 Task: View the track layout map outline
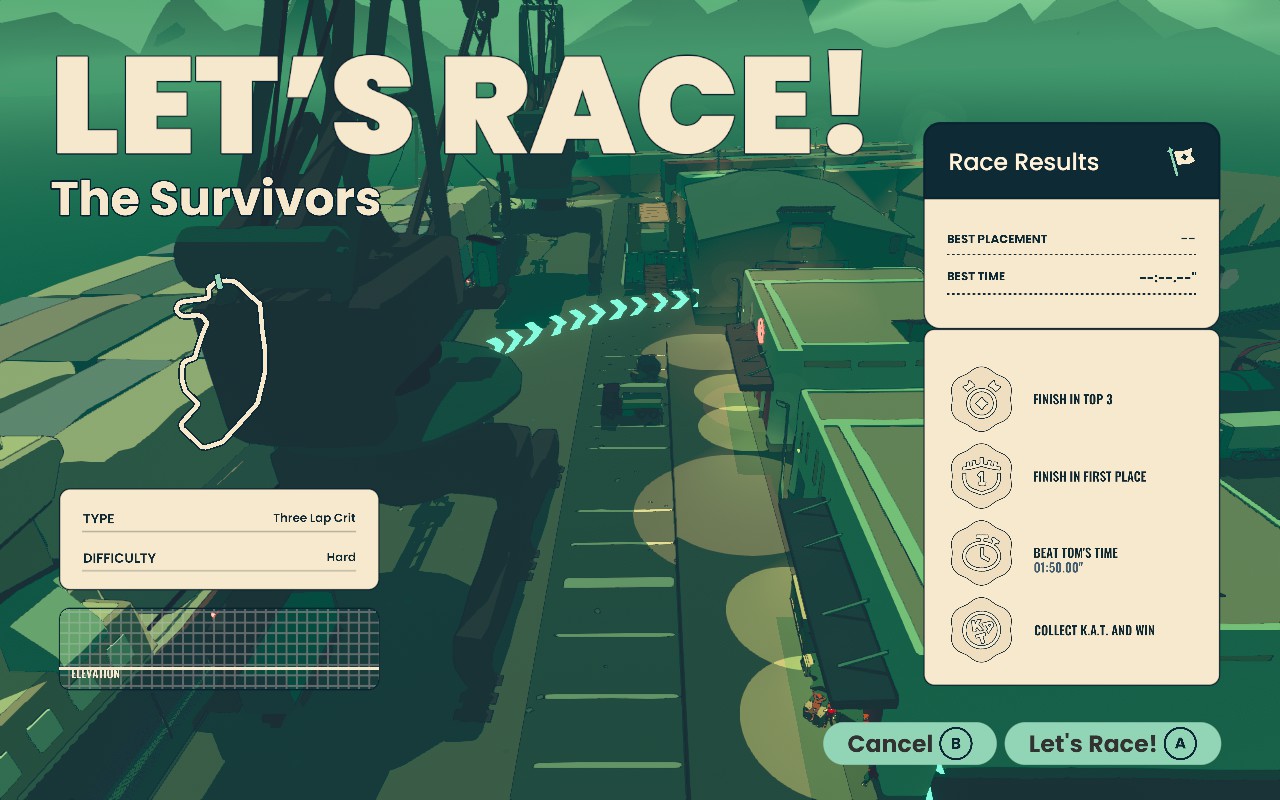tap(222, 362)
